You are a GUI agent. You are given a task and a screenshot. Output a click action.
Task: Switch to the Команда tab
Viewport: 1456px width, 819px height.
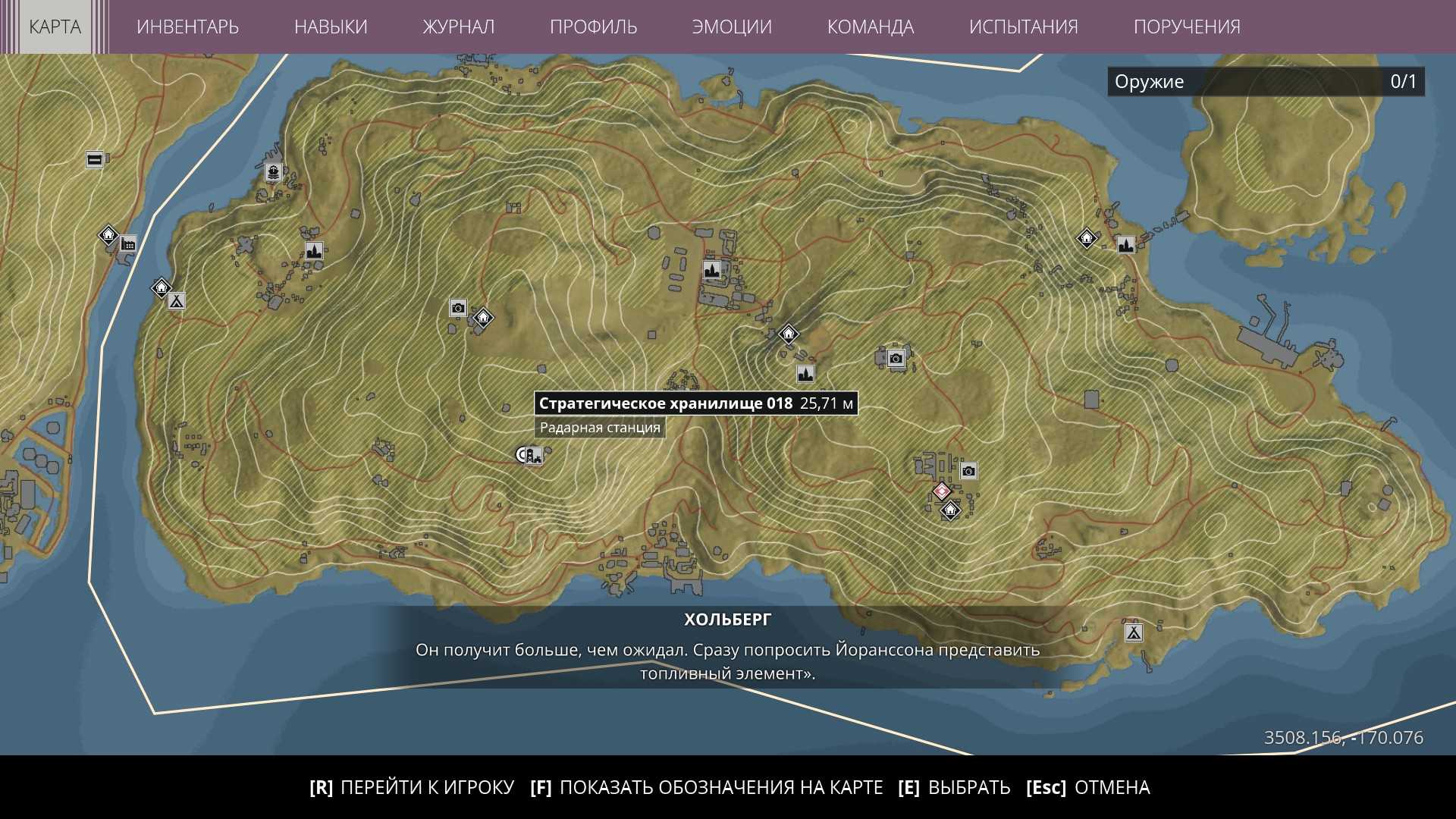[x=870, y=27]
